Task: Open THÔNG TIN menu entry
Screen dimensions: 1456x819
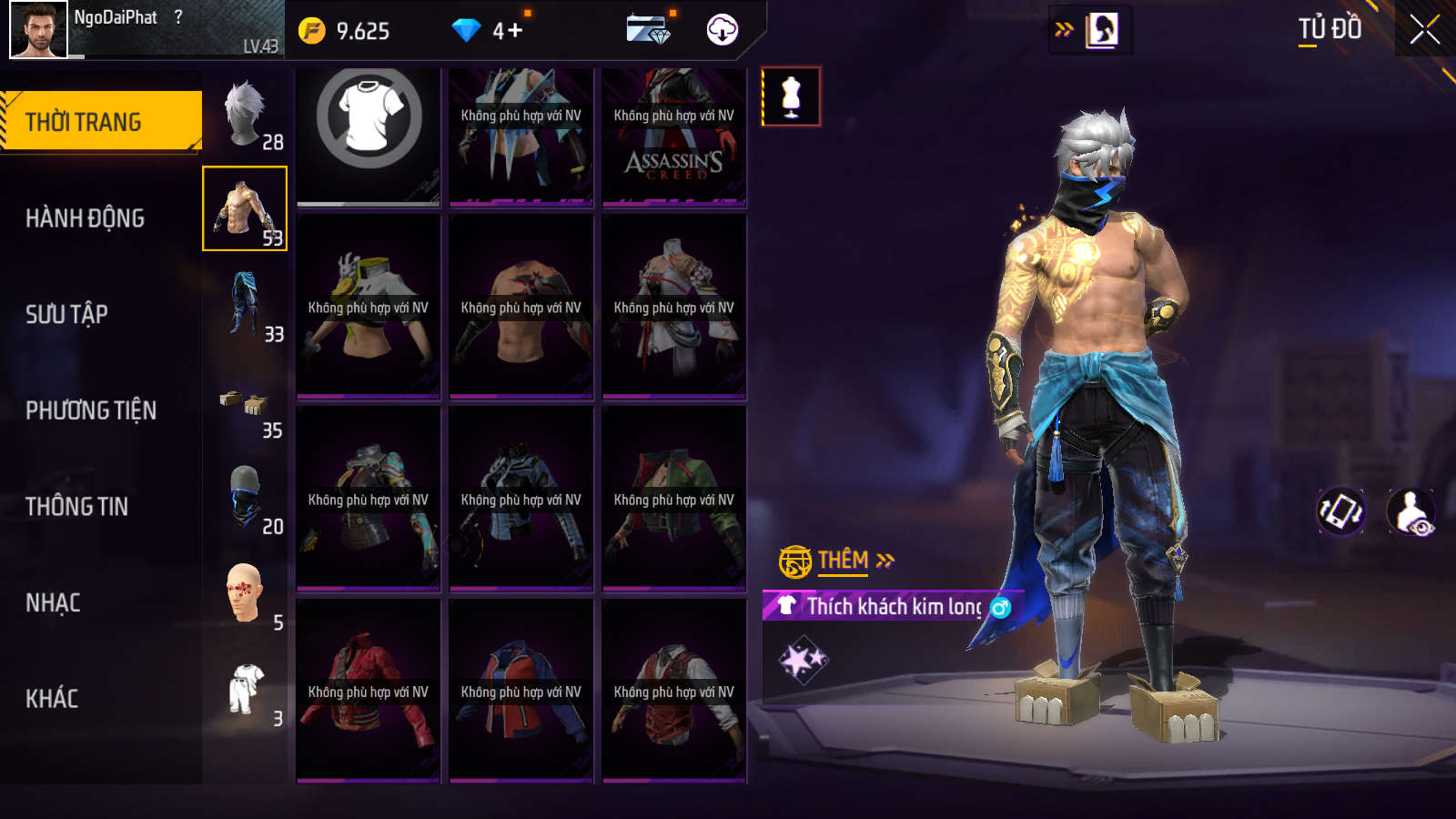Action: 76,506
